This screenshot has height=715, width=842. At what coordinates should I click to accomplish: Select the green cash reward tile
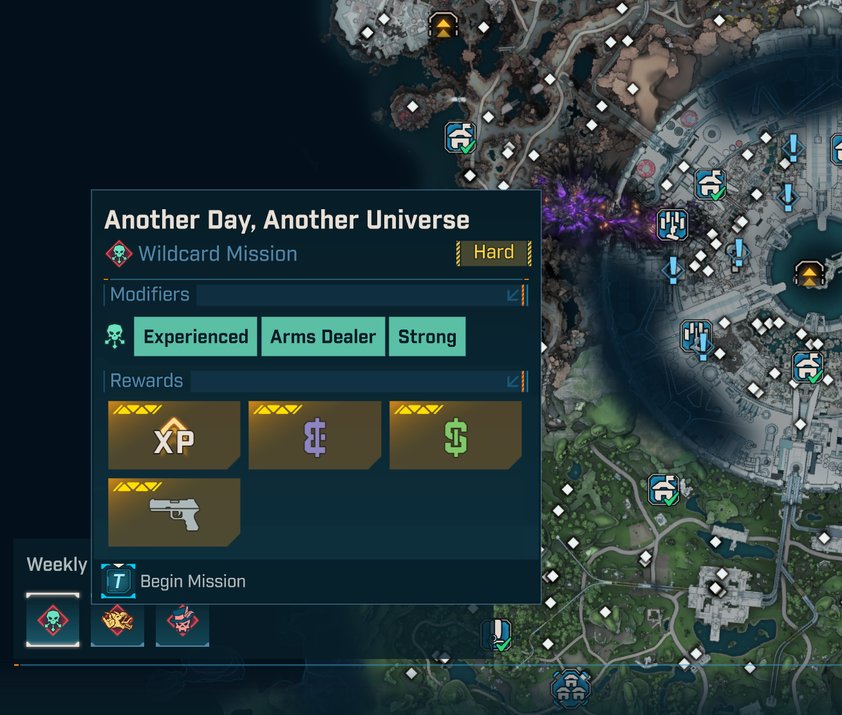455,436
